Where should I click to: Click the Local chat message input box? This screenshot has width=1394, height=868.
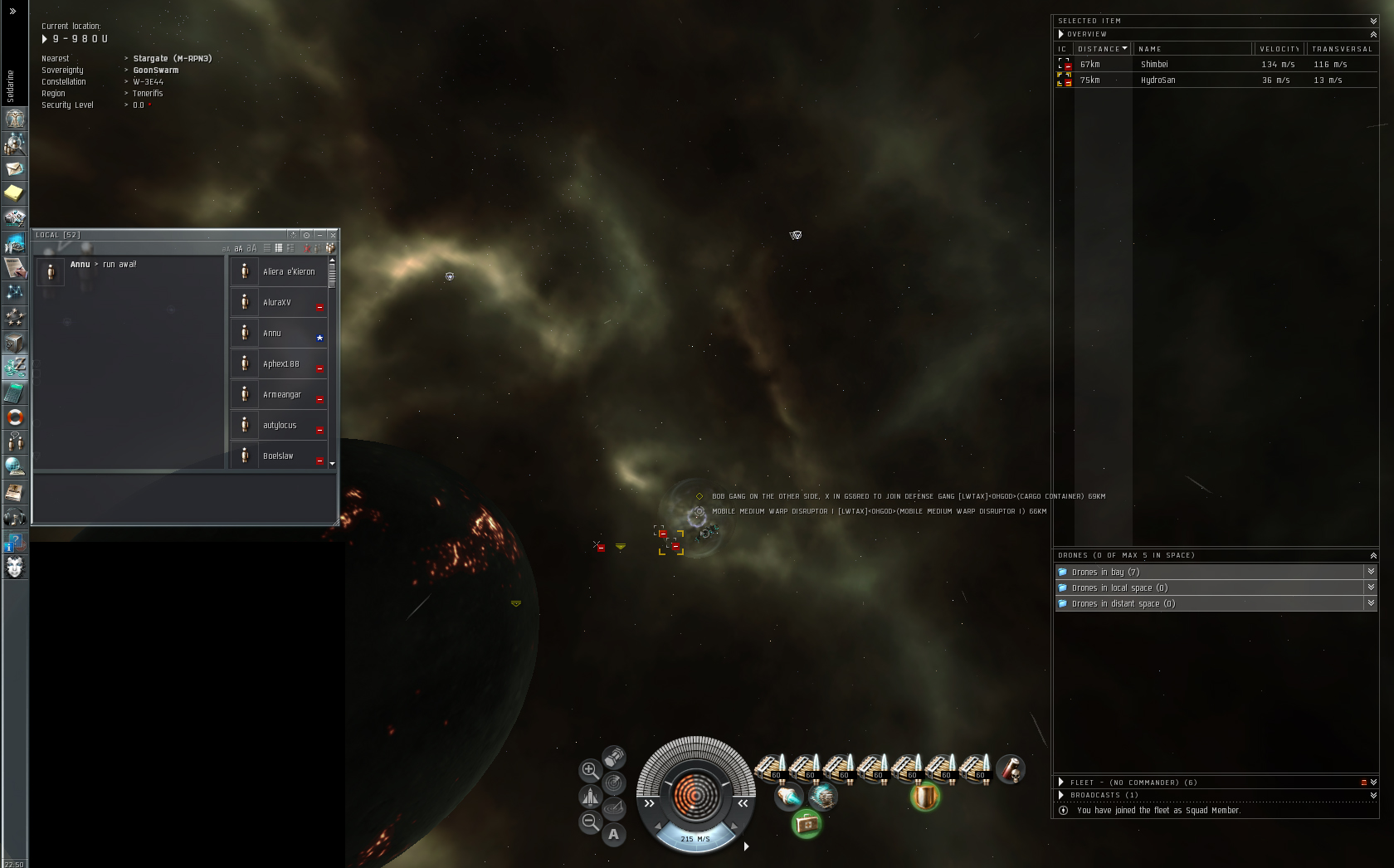pyautogui.click(x=184, y=498)
